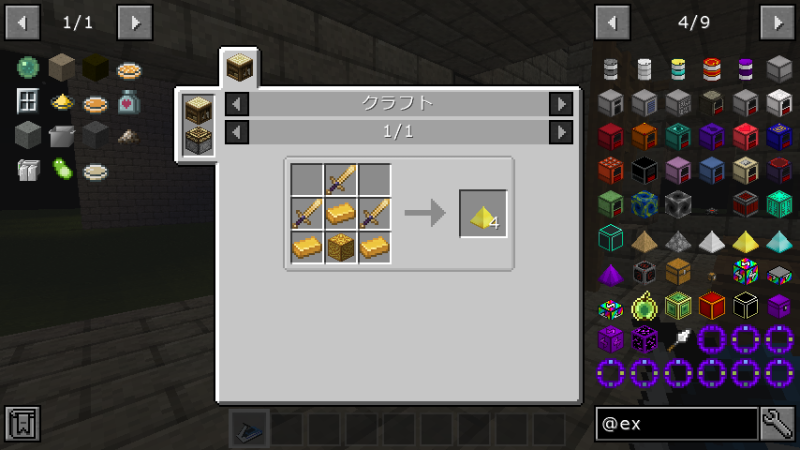Viewport: 800px width, 450px height.
Task: Toggle the bookmark list button
Action: [22, 423]
